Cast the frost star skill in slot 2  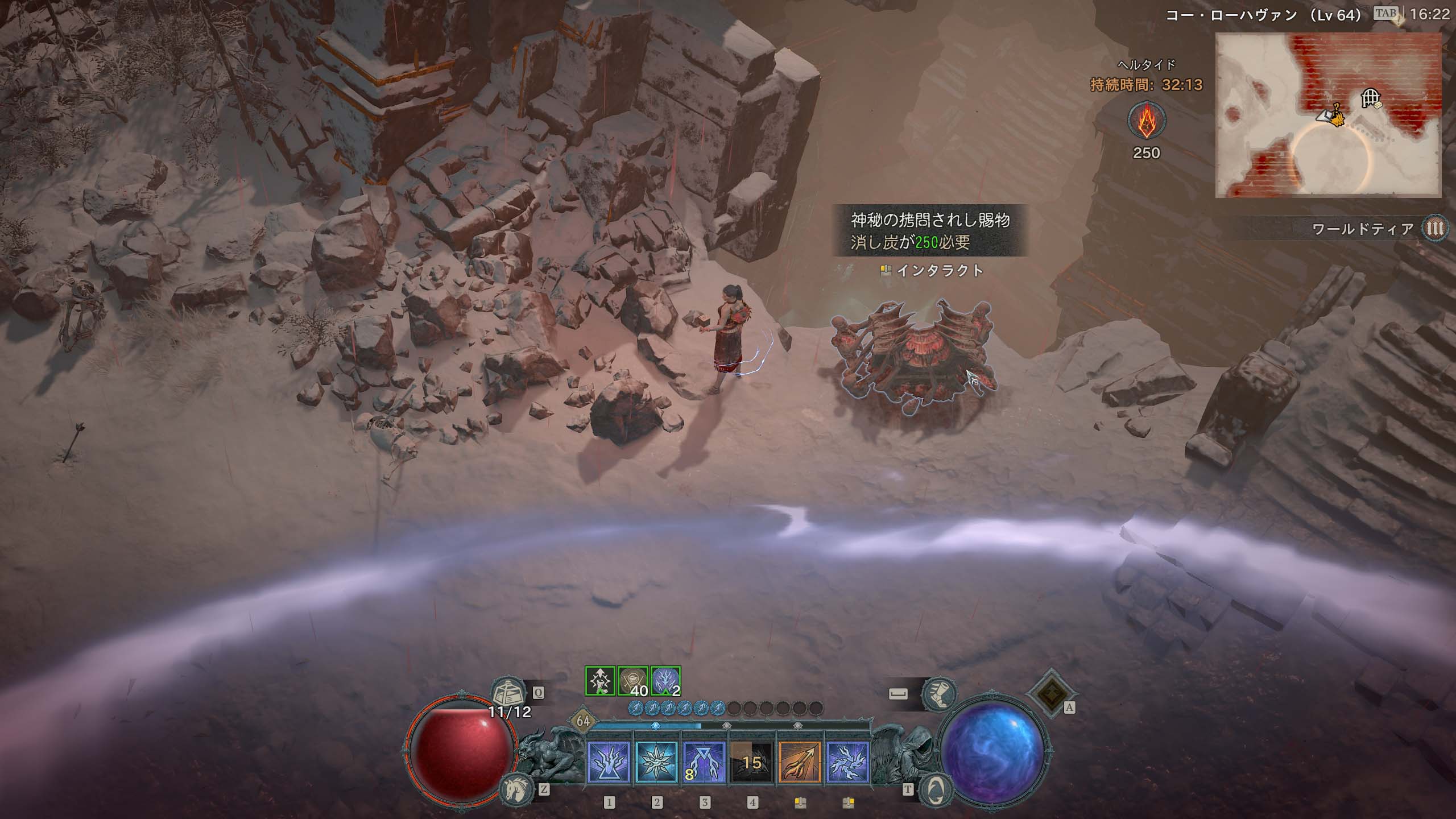pos(656,762)
